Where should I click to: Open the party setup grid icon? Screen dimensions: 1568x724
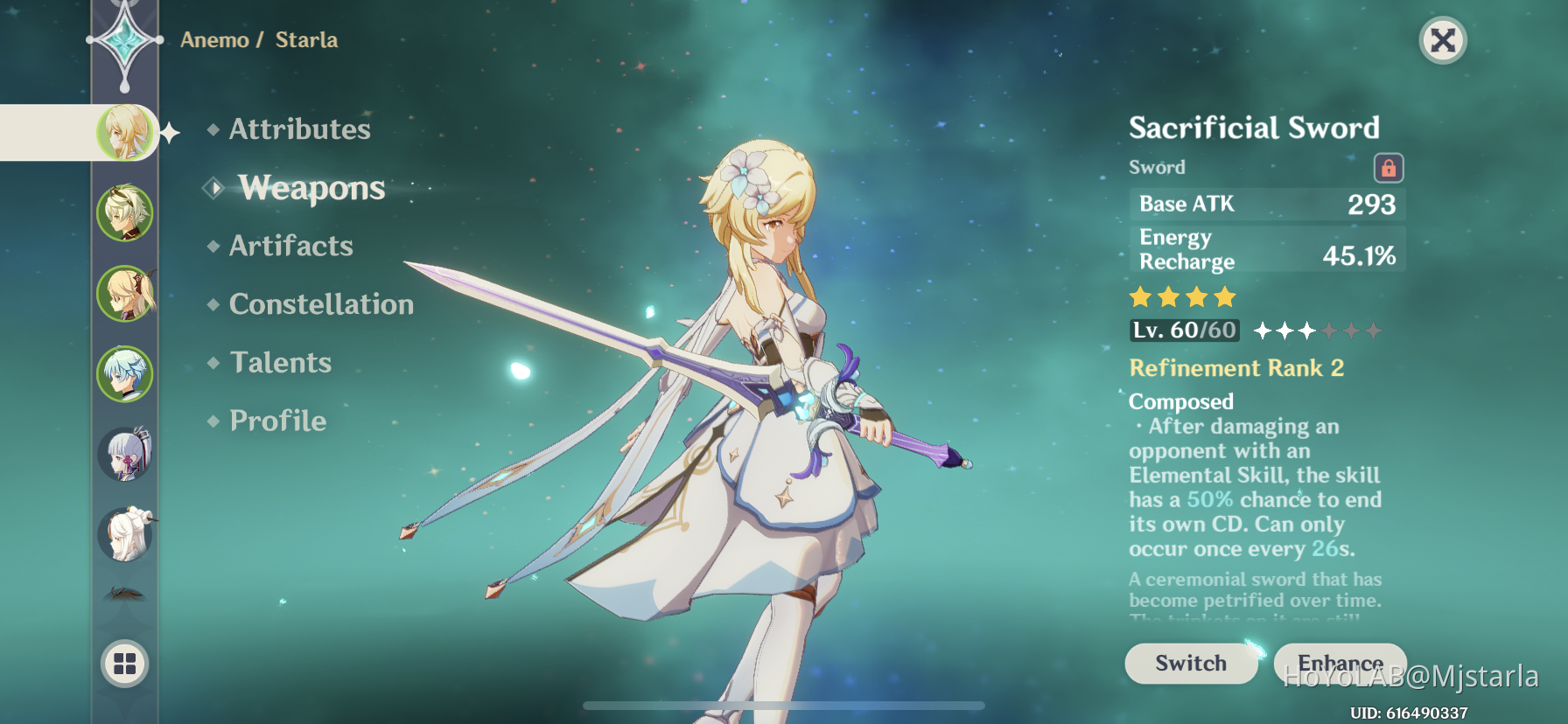click(x=125, y=665)
